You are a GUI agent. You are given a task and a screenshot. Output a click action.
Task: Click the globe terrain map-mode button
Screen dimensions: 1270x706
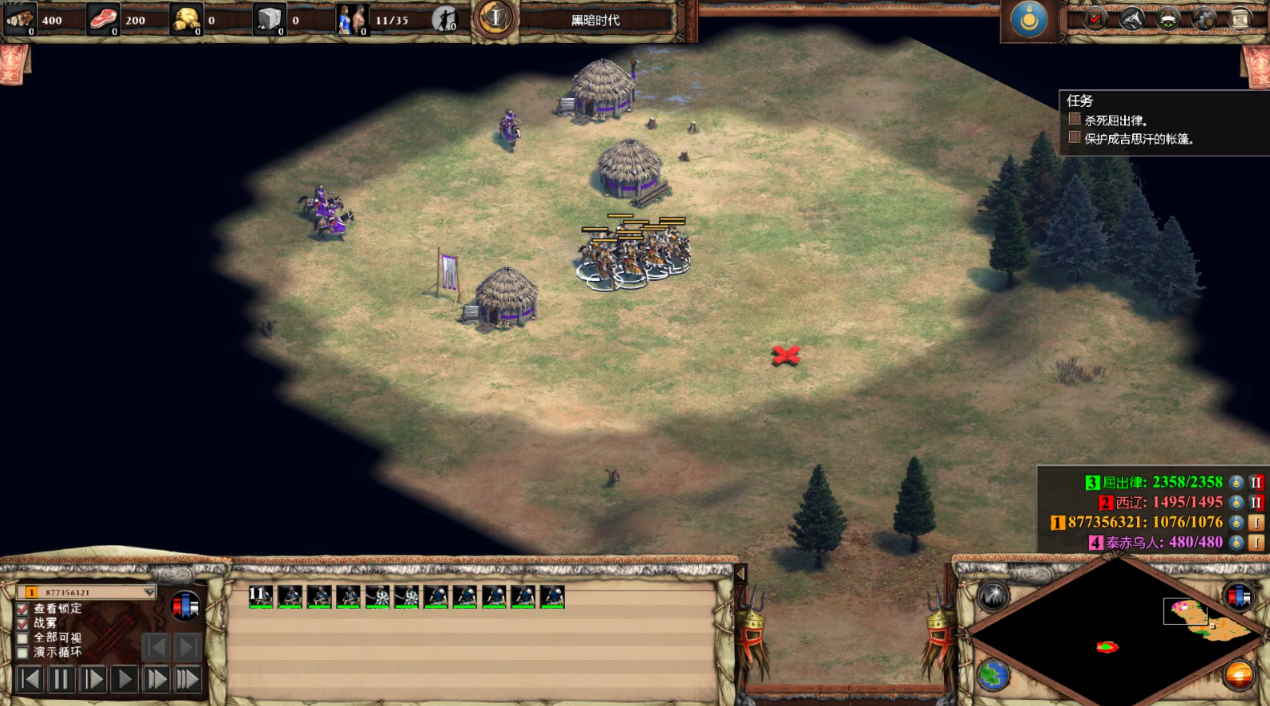[993, 675]
